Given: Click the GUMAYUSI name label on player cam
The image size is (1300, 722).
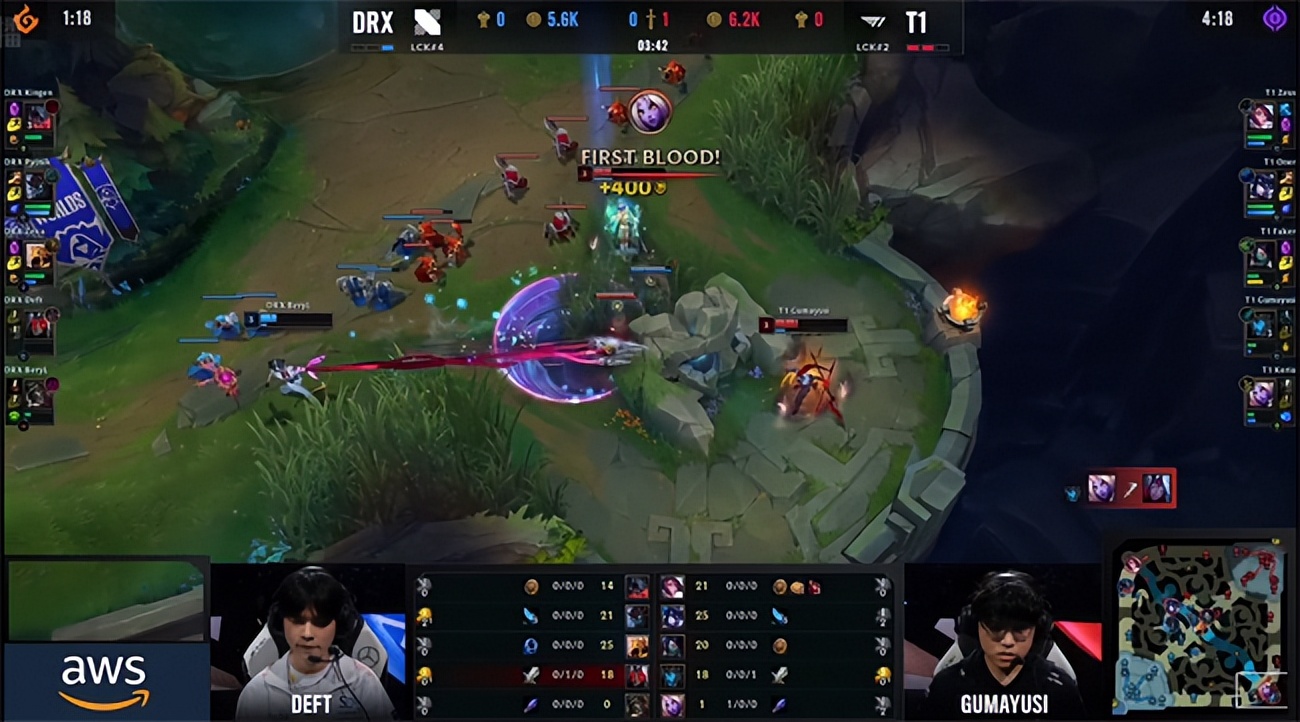Looking at the screenshot, I should (x=1003, y=705).
